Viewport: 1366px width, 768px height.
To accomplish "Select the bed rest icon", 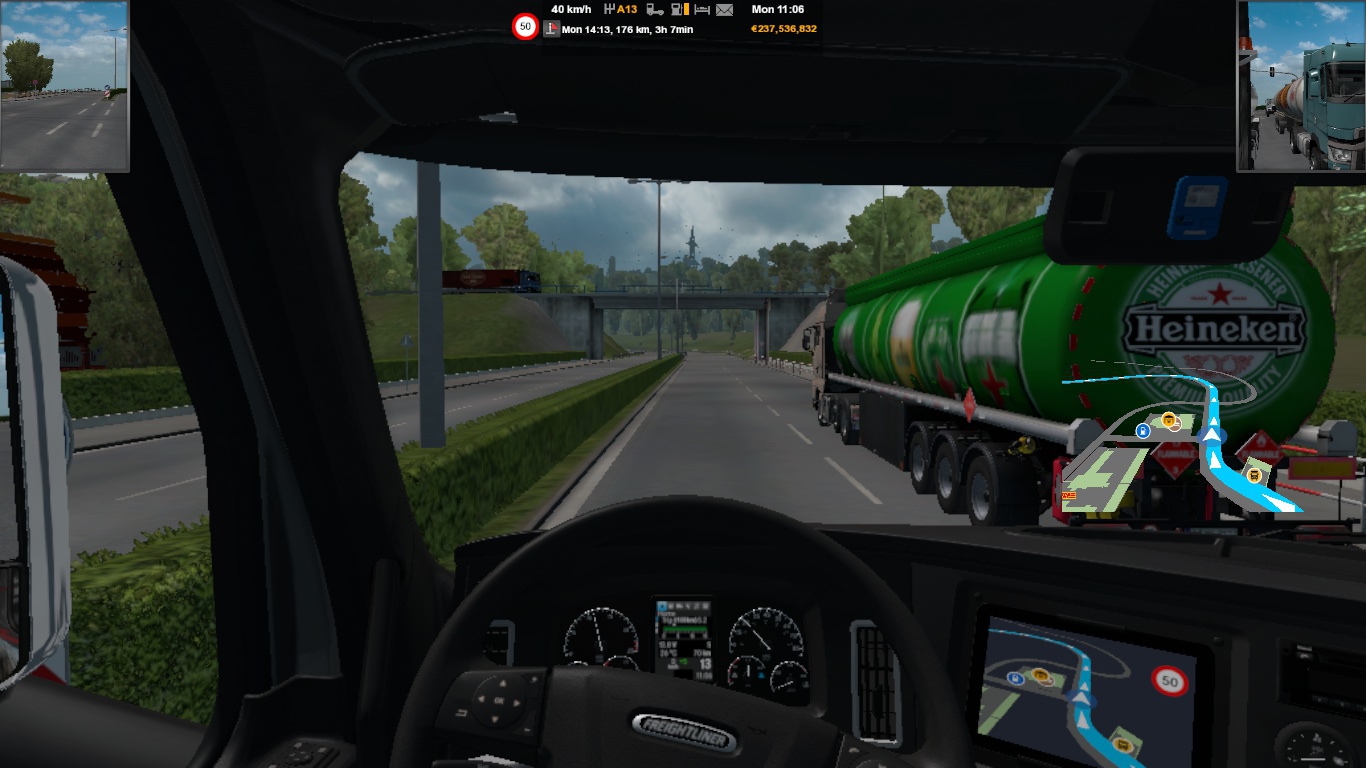I will coord(702,10).
